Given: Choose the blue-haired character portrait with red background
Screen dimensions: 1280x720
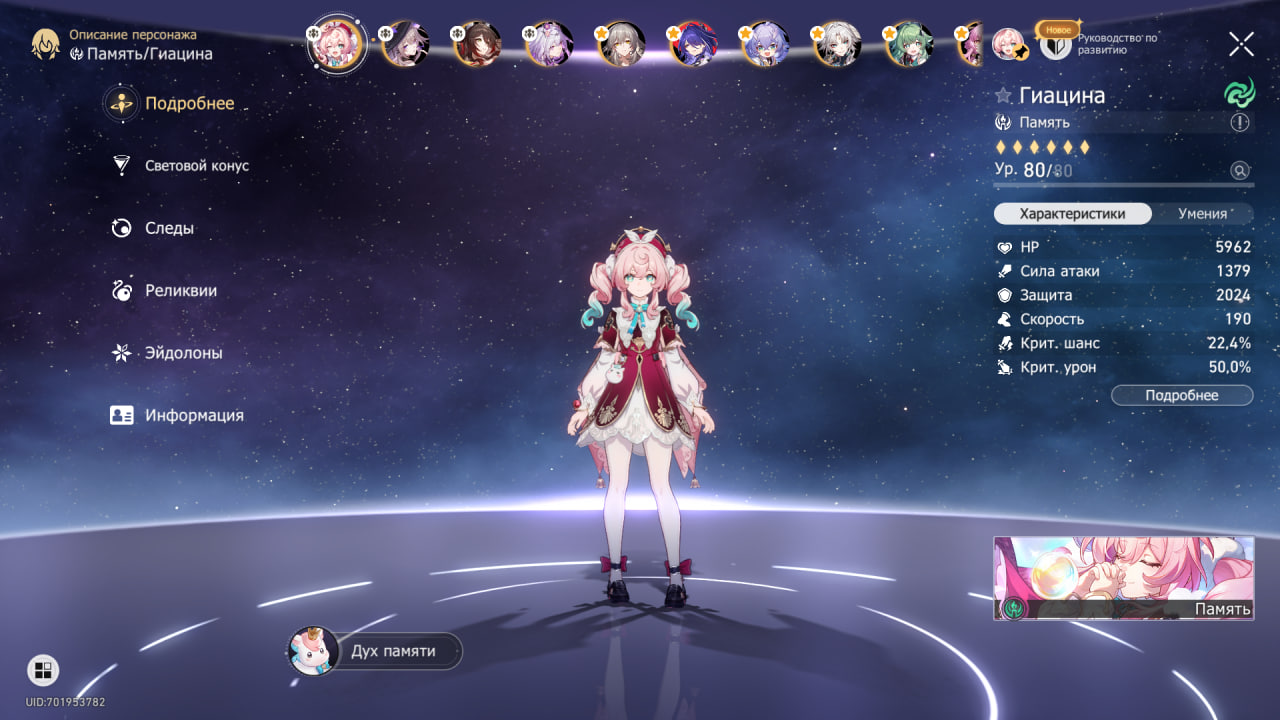Looking at the screenshot, I should (x=693, y=44).
